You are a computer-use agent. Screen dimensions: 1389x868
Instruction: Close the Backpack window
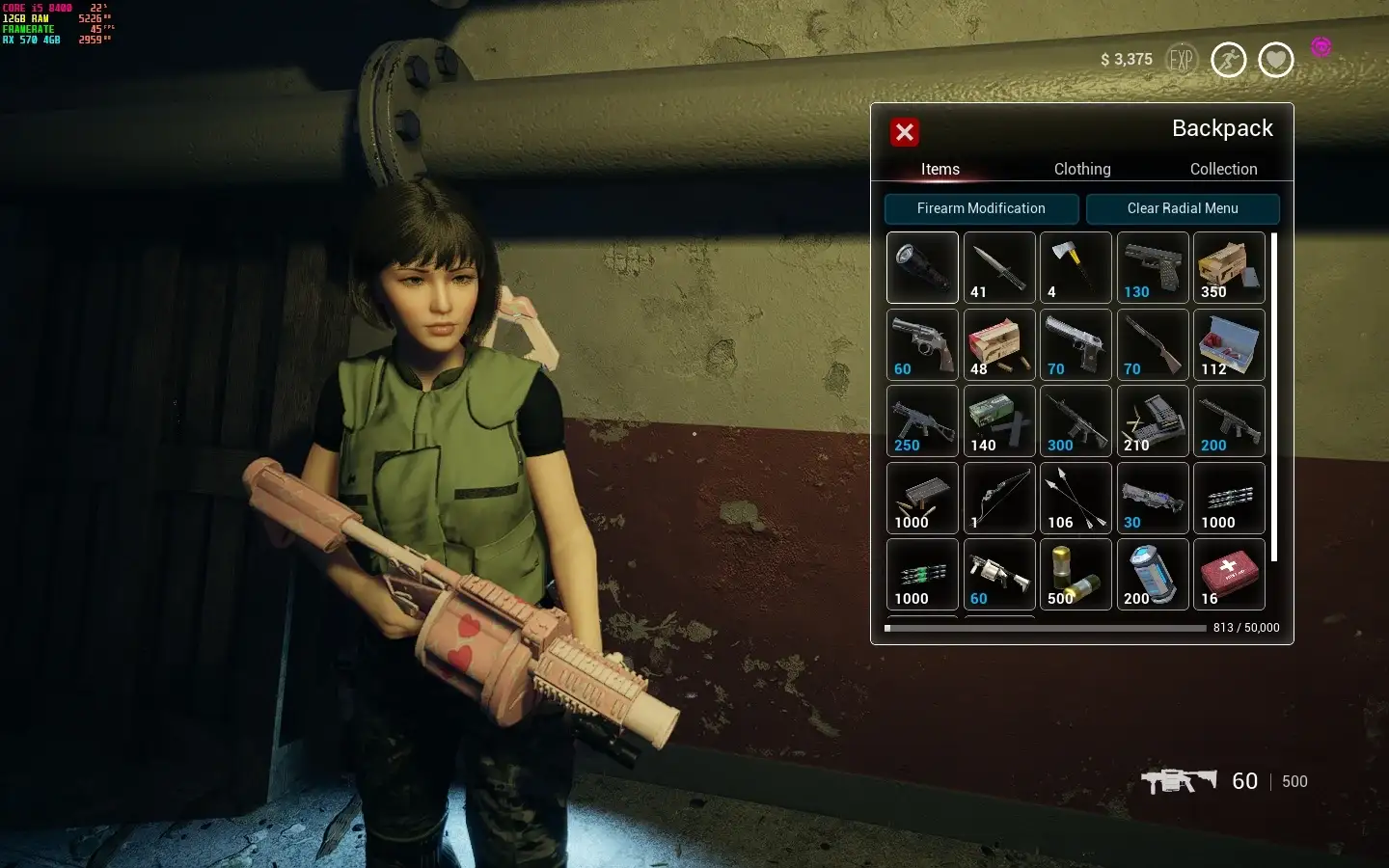[904, 132]
